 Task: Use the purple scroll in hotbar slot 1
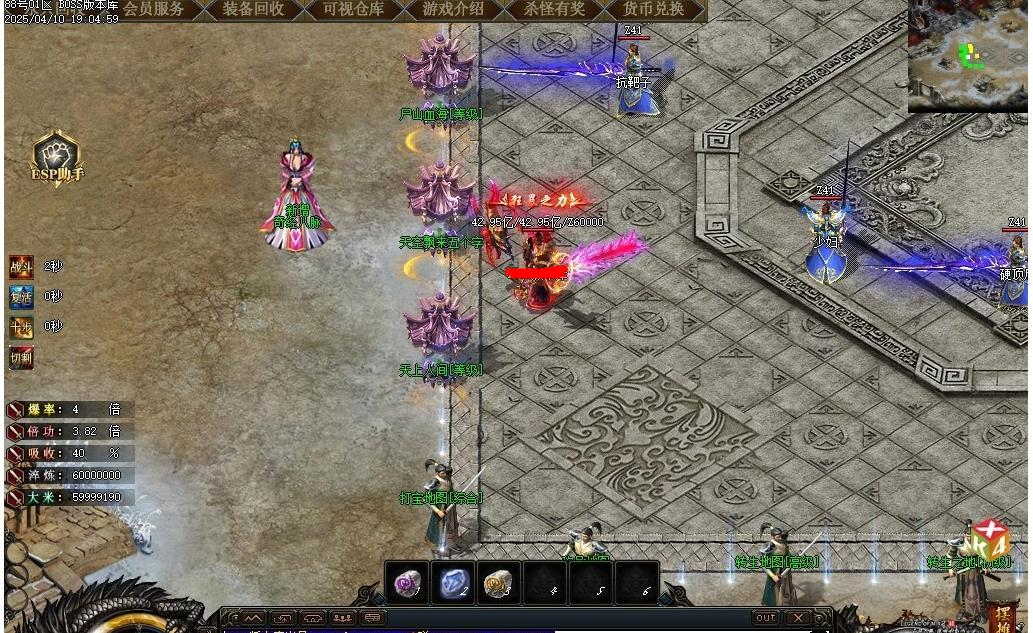407,583
